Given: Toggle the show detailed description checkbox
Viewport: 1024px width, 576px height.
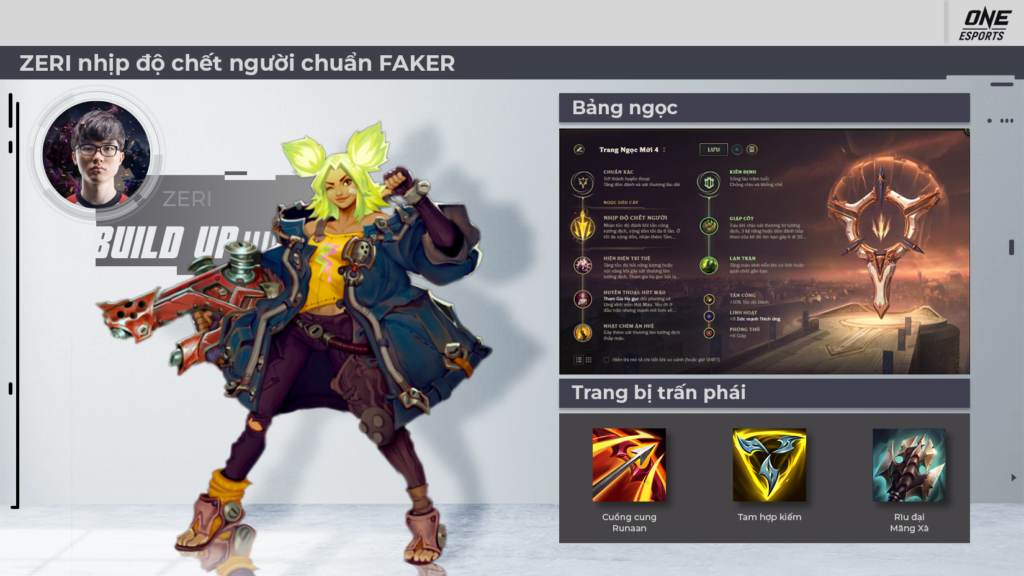Looking at the screenshot, I should coord(606,359).
